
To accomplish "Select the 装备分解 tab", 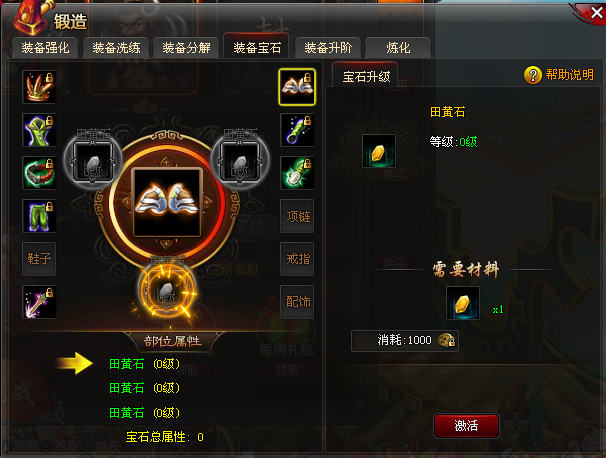I will tap(187, 48).
